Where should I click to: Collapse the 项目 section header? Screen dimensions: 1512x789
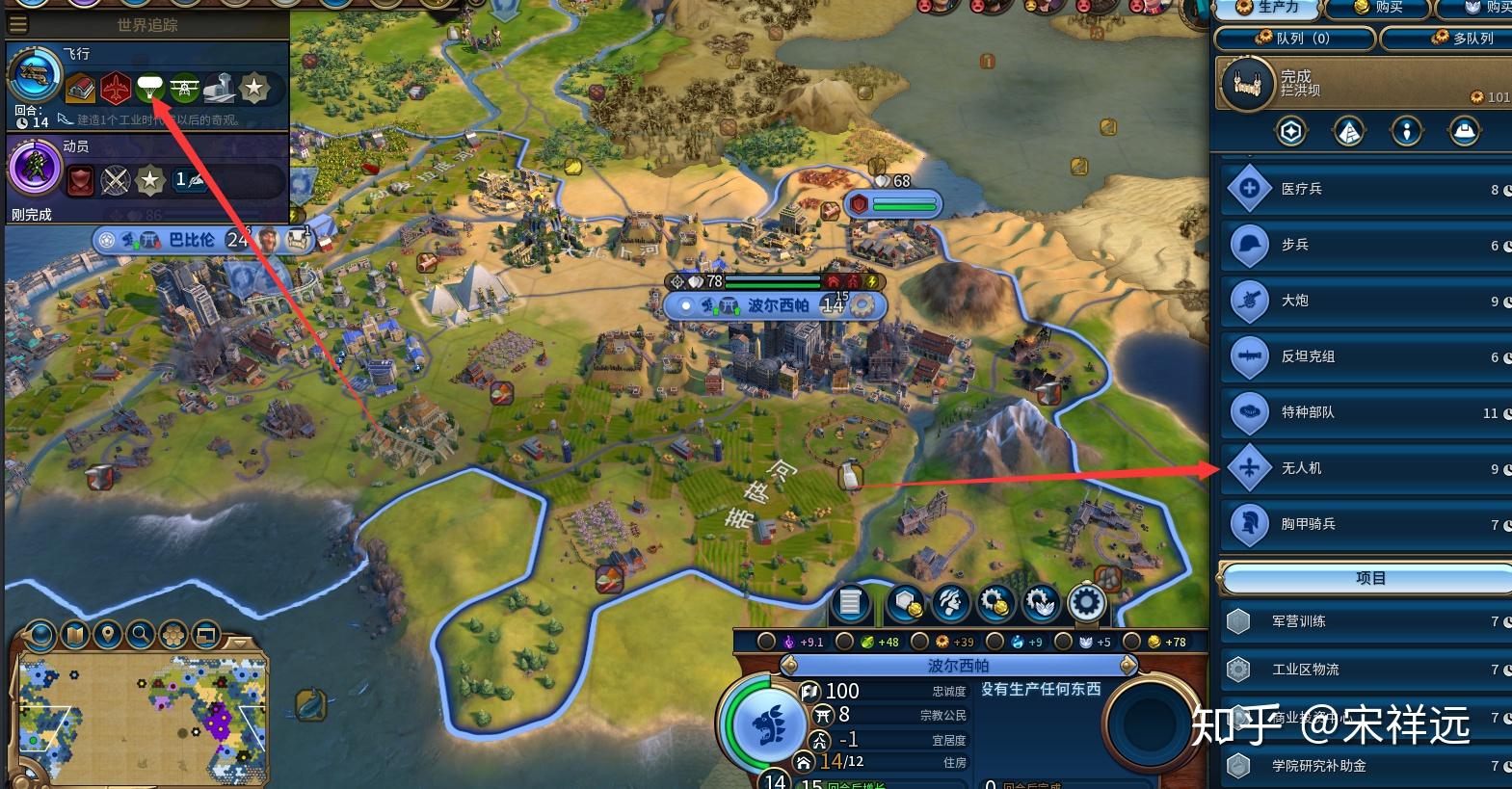coord(1368,578)
